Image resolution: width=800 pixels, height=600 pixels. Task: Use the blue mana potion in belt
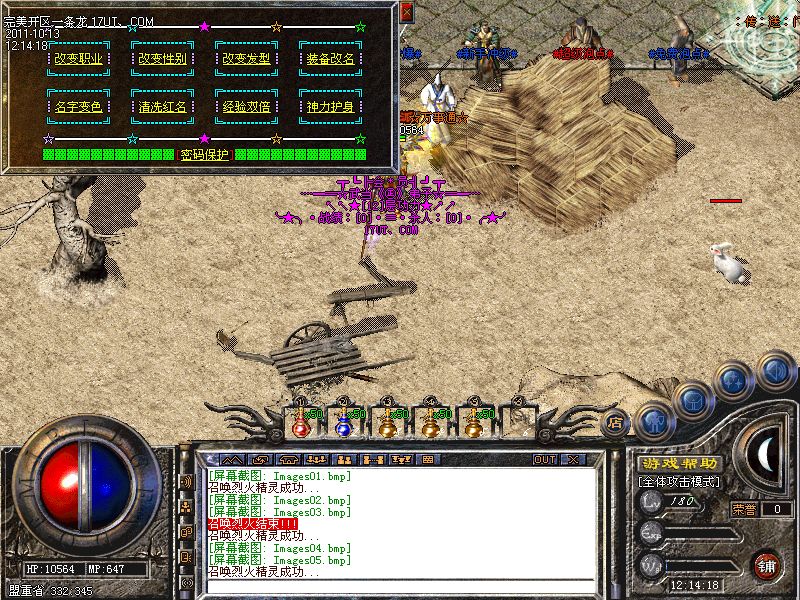point(343,424)
